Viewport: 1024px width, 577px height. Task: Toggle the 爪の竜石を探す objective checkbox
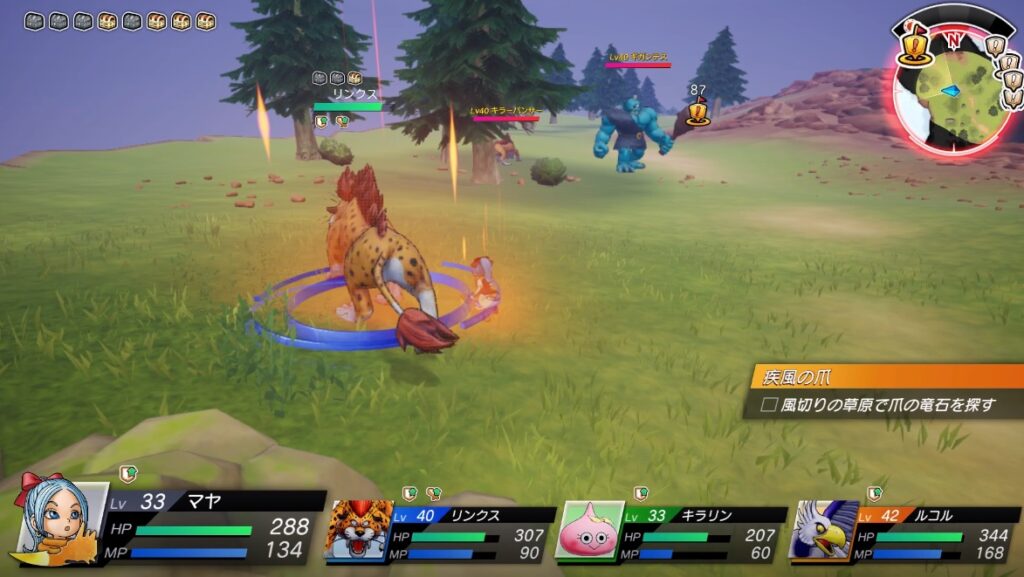pos(769,405)
